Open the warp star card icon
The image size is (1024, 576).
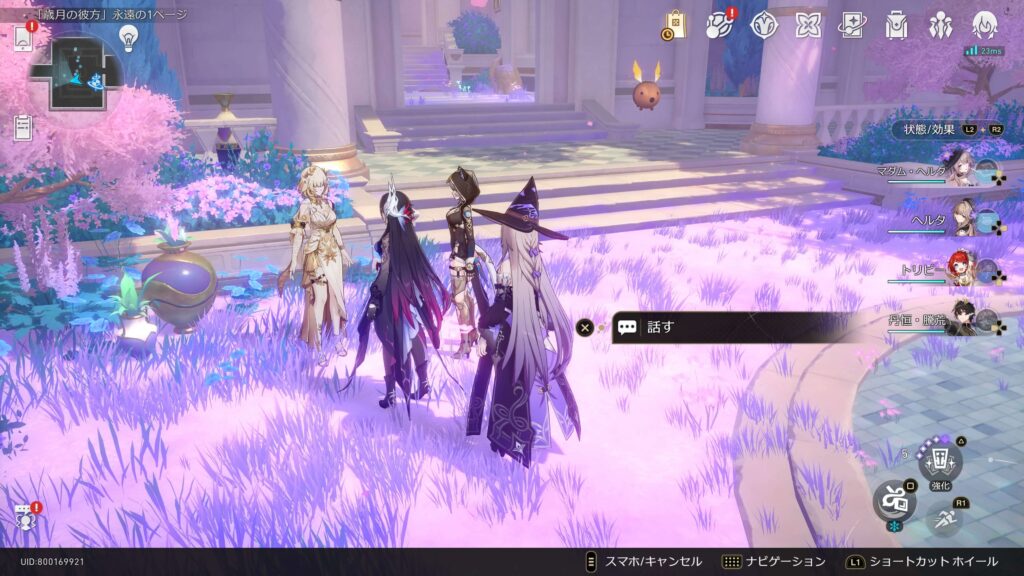(x=852, y=25)
